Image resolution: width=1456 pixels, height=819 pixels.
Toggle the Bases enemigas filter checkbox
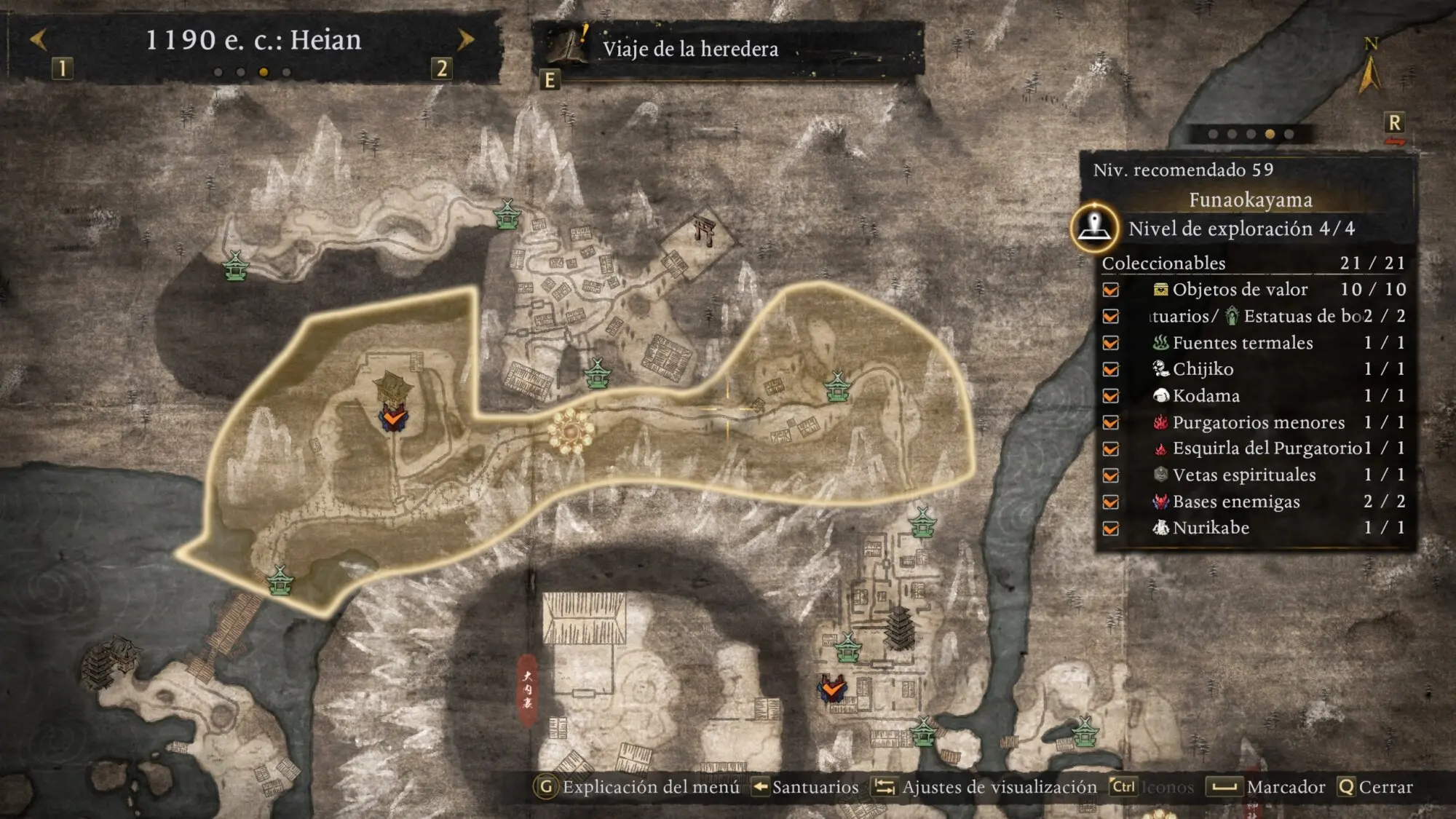click(x=1111, y=502)
